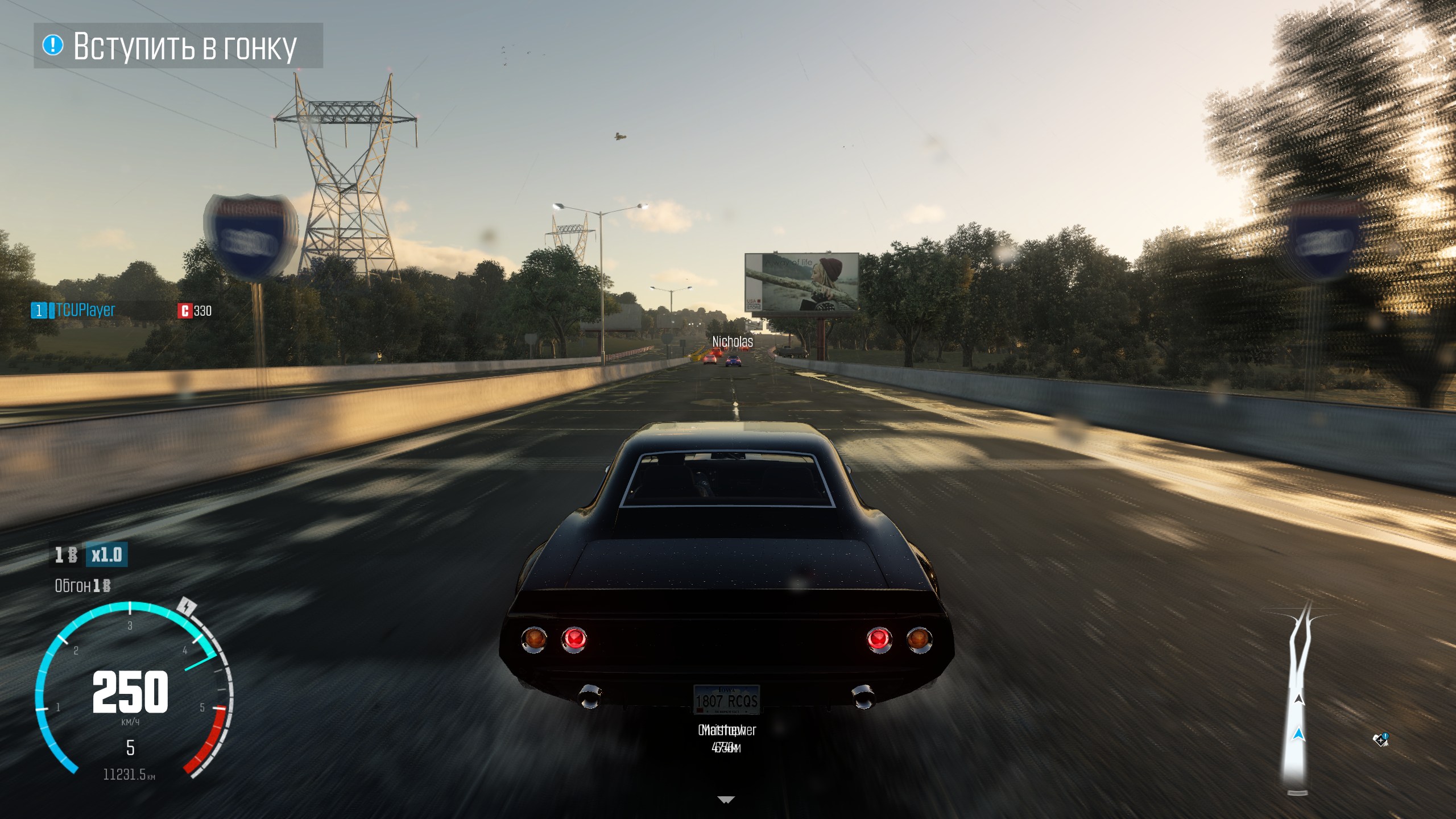The width and height of the screenshot is (1456, 819).
Task: Select the Nicholas player name tag
Action: pyautogui.click(x=733, y=341)
